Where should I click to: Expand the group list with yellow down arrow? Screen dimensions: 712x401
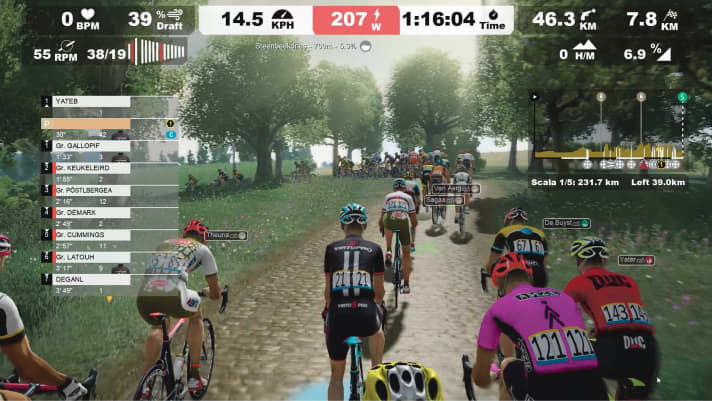pos(109,298)
